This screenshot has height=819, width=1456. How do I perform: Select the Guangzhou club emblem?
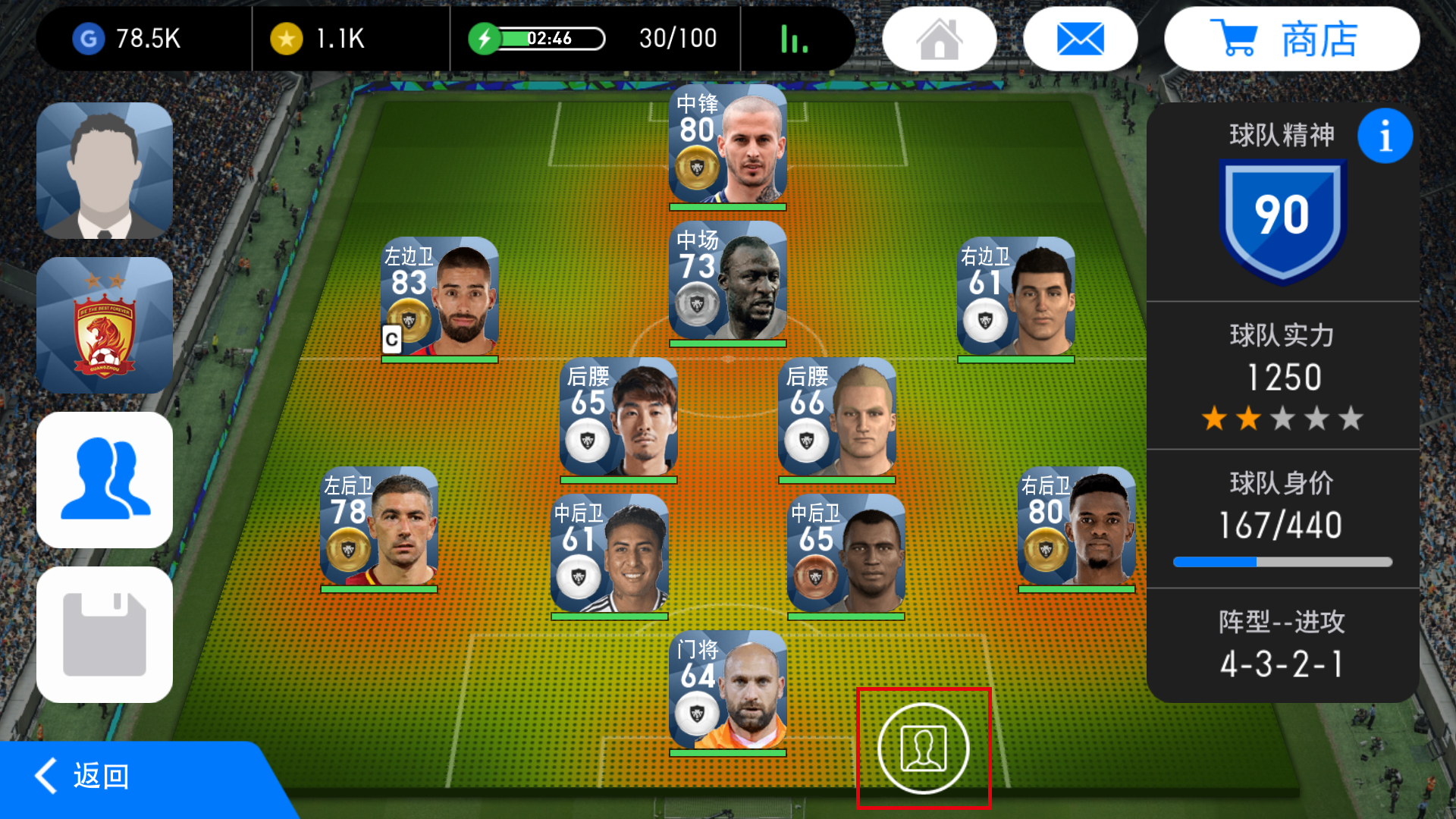coord(105,325)
